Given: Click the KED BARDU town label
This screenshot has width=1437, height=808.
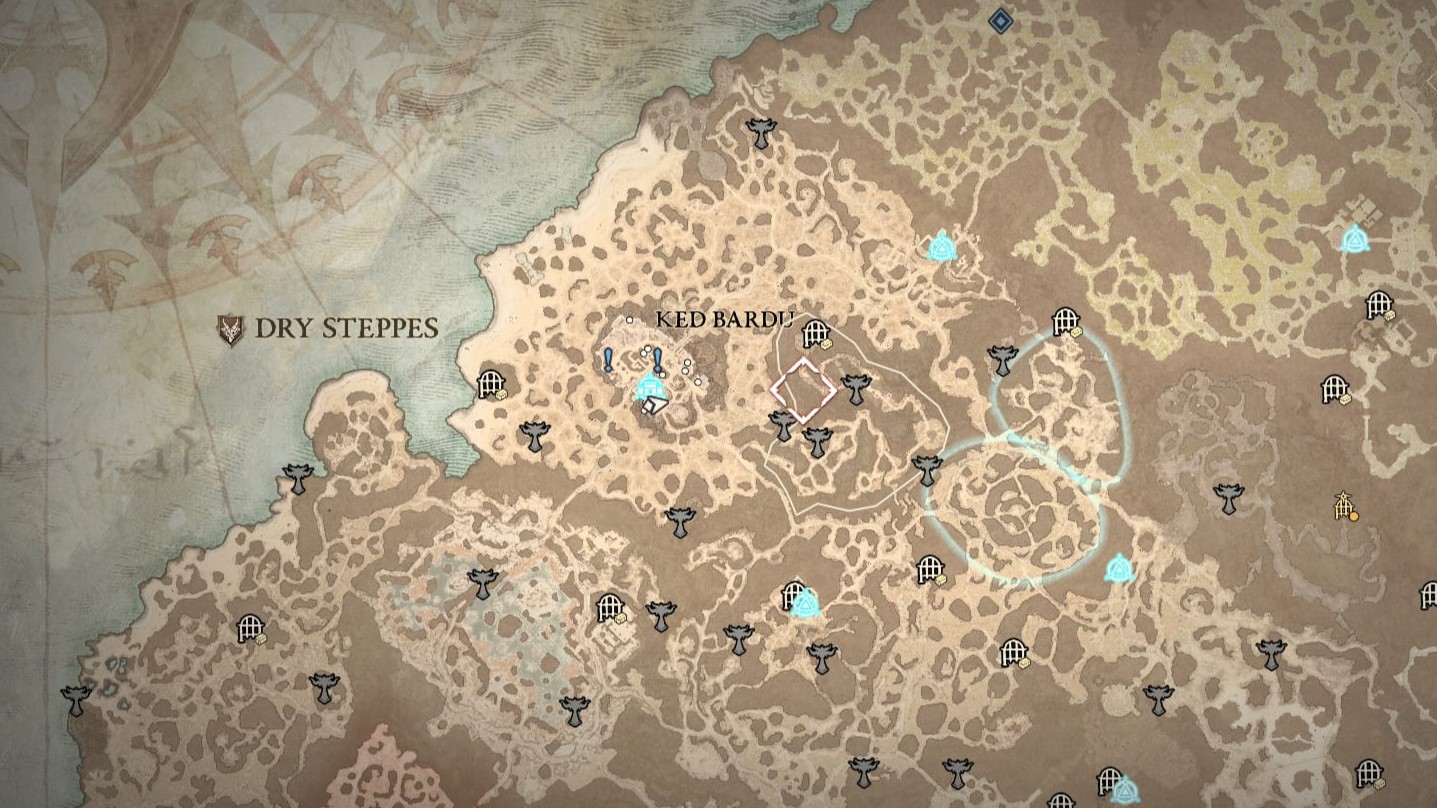Looking at the screenshot, I should (x=725, y=319).
